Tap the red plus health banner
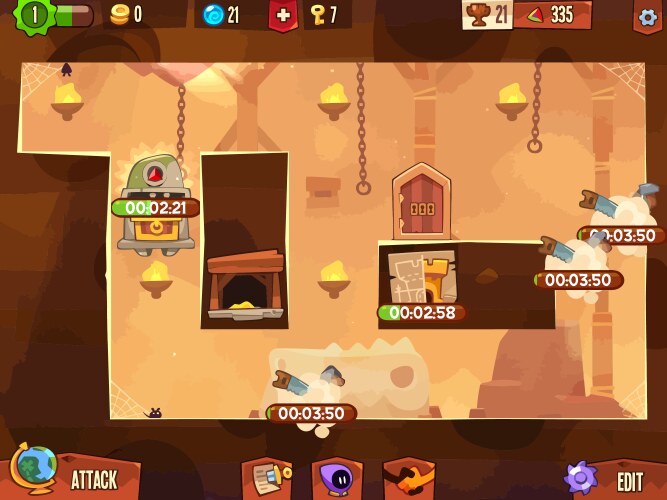 click(x=283, y=15)
